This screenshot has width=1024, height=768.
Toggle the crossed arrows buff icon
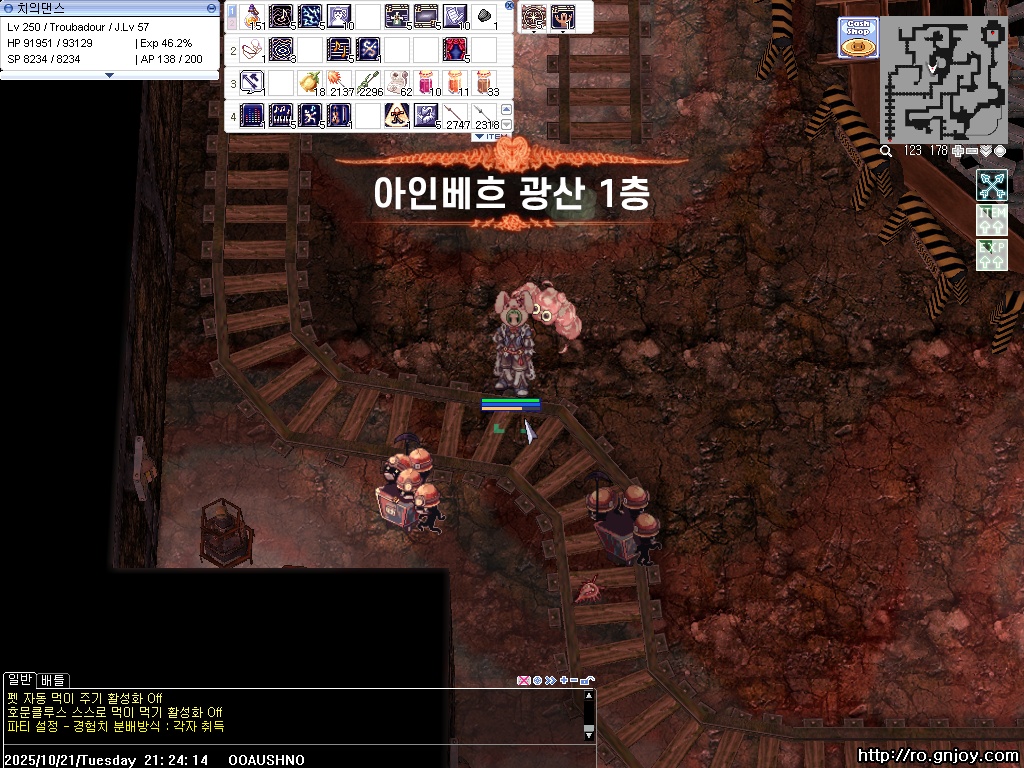[x=991, y=185]
